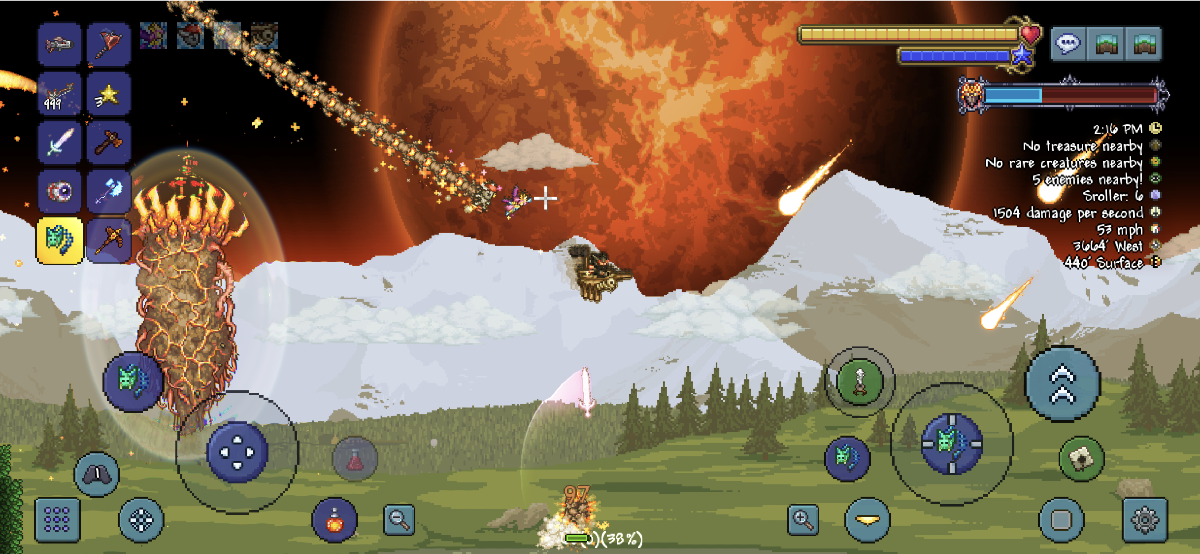Choose the eyeball item hotbar slot
Viewport: 1200px width, 554px height.
(x=60, y=191)
